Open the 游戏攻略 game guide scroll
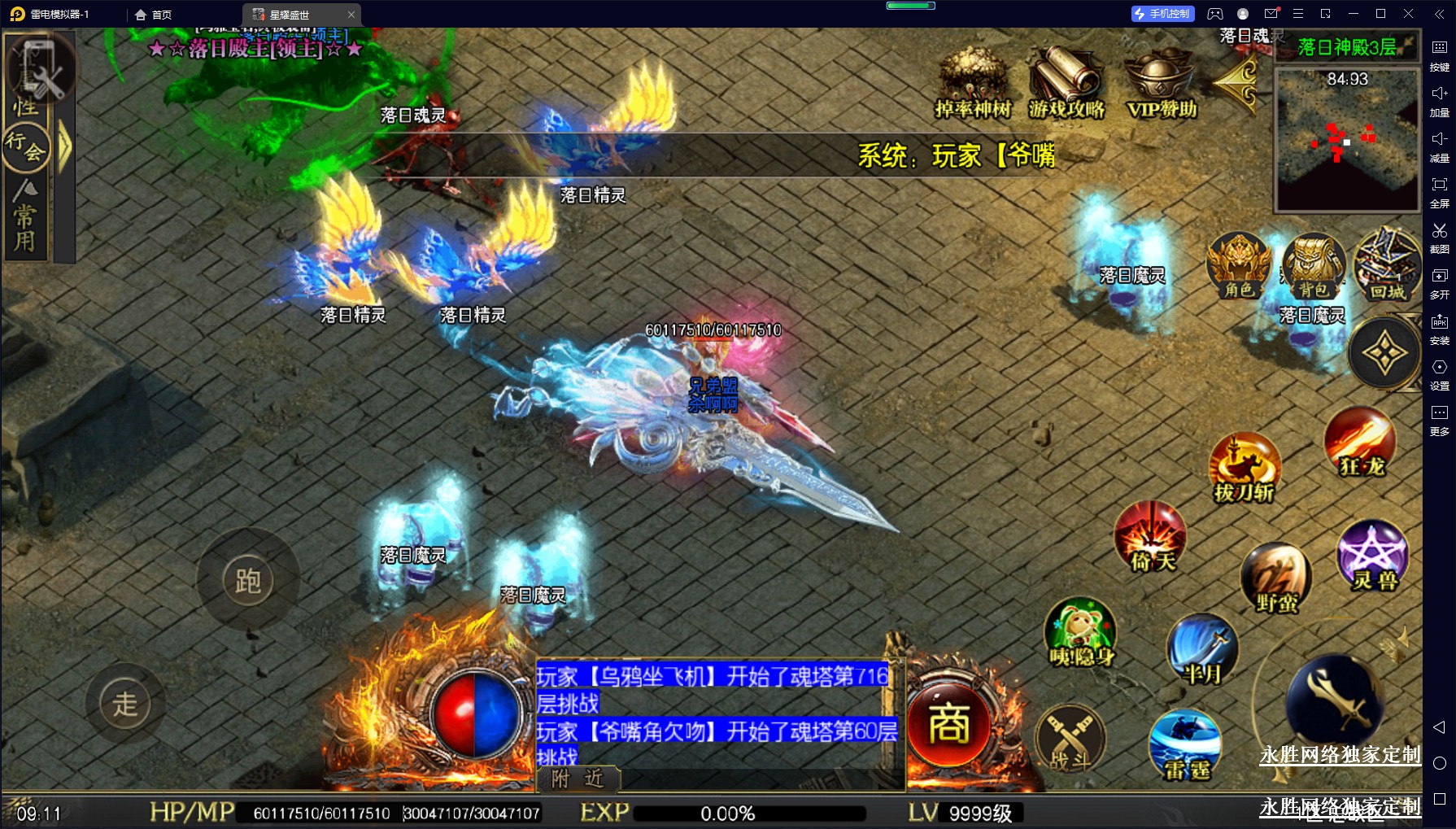The width and height of the screenshot is (1456, 829). (1066, 81)
